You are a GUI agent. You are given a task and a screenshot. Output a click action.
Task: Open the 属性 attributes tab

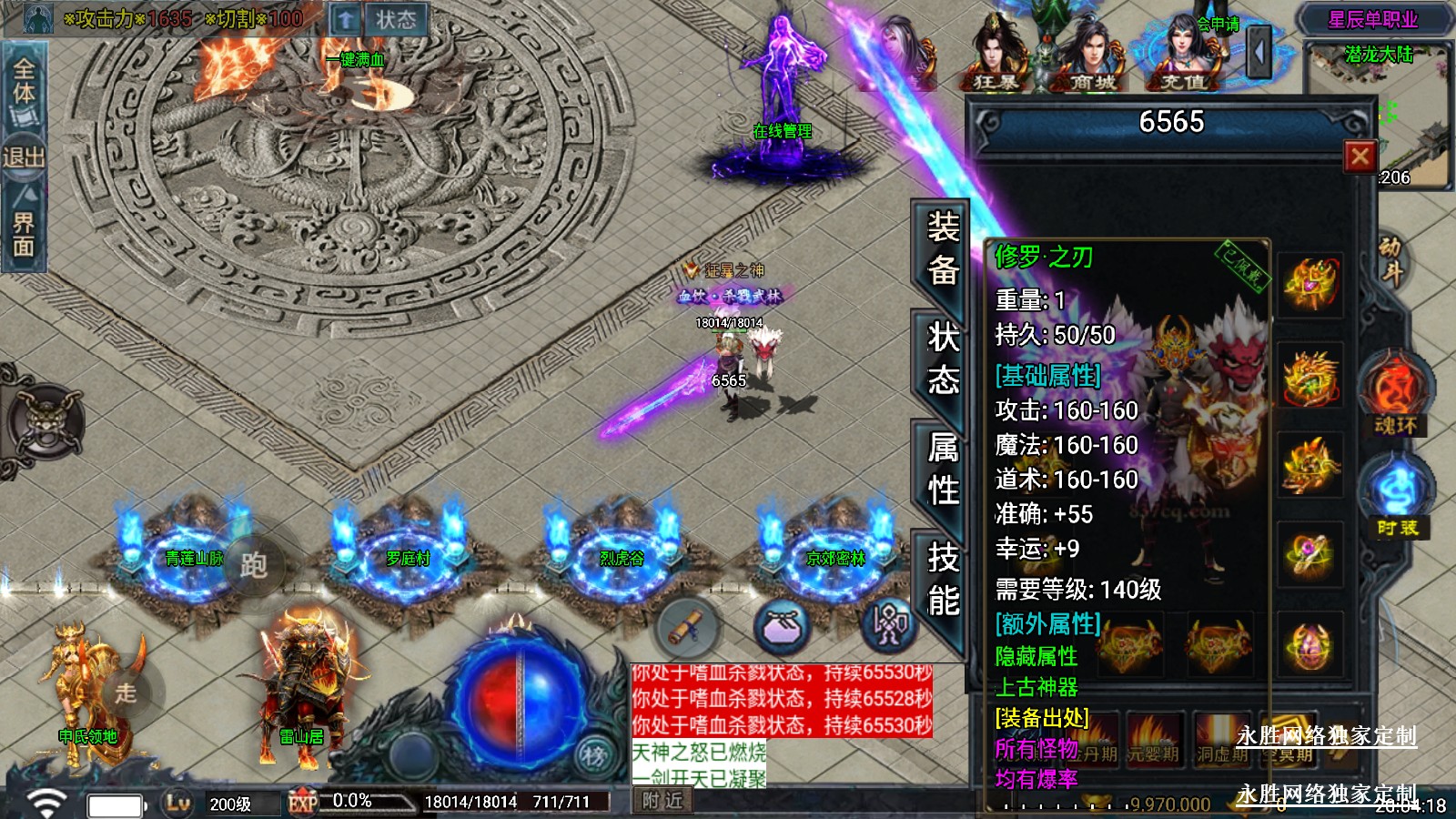[x=942, y=468]
